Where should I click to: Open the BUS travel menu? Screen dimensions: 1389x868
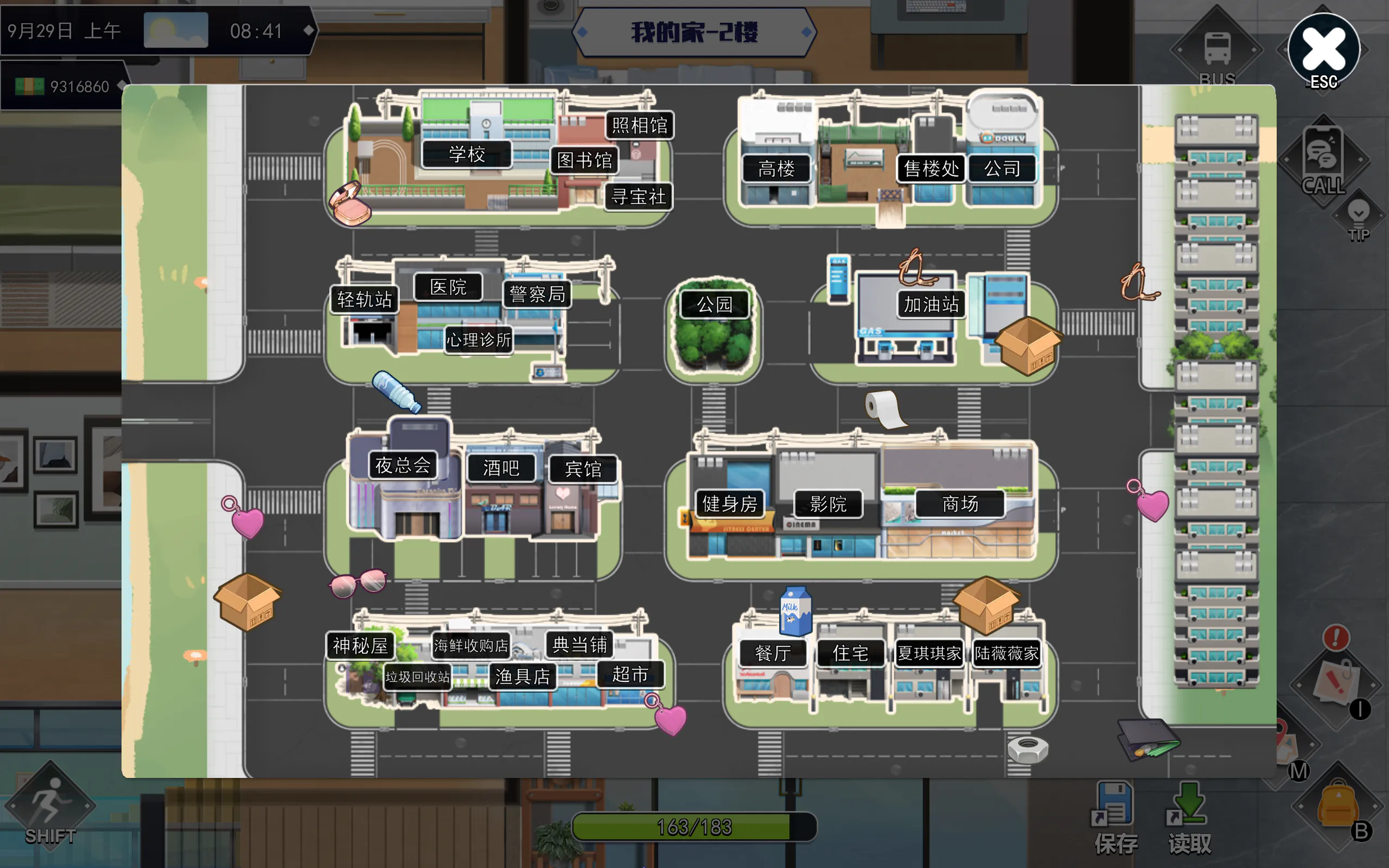click(x=1217, y=53)
